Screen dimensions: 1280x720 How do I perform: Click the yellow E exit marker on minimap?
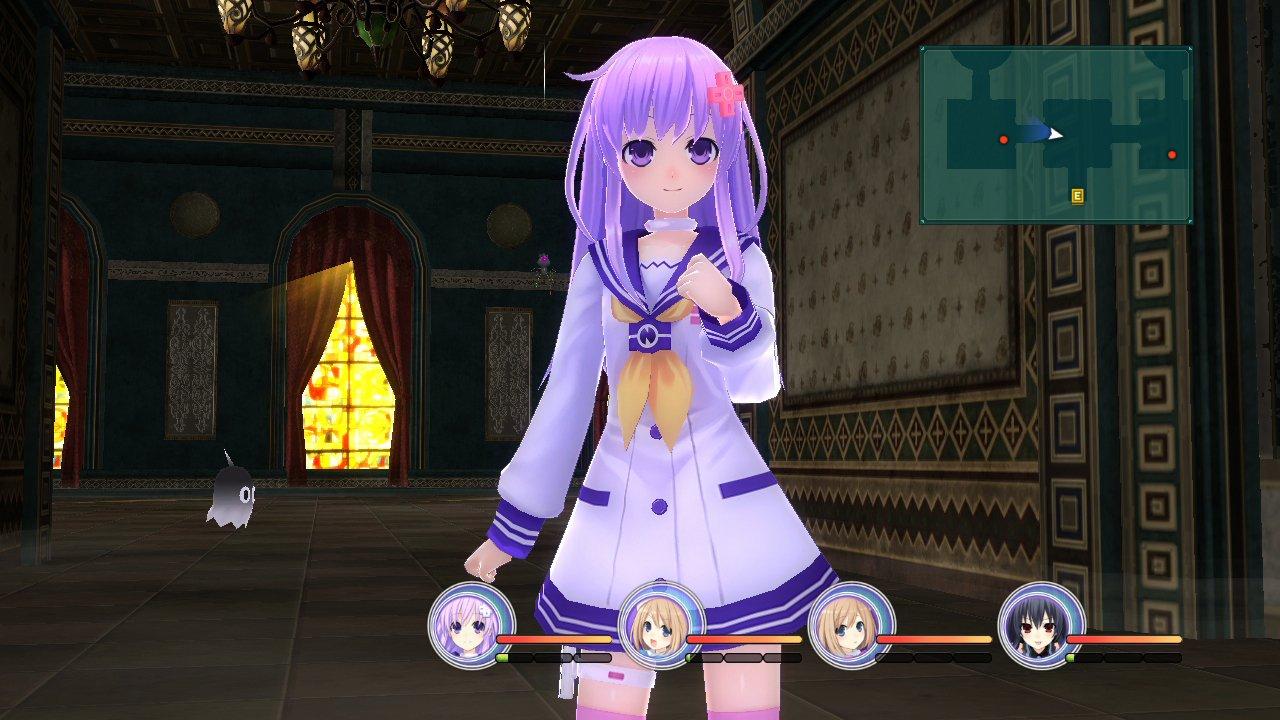[1078, 196]
